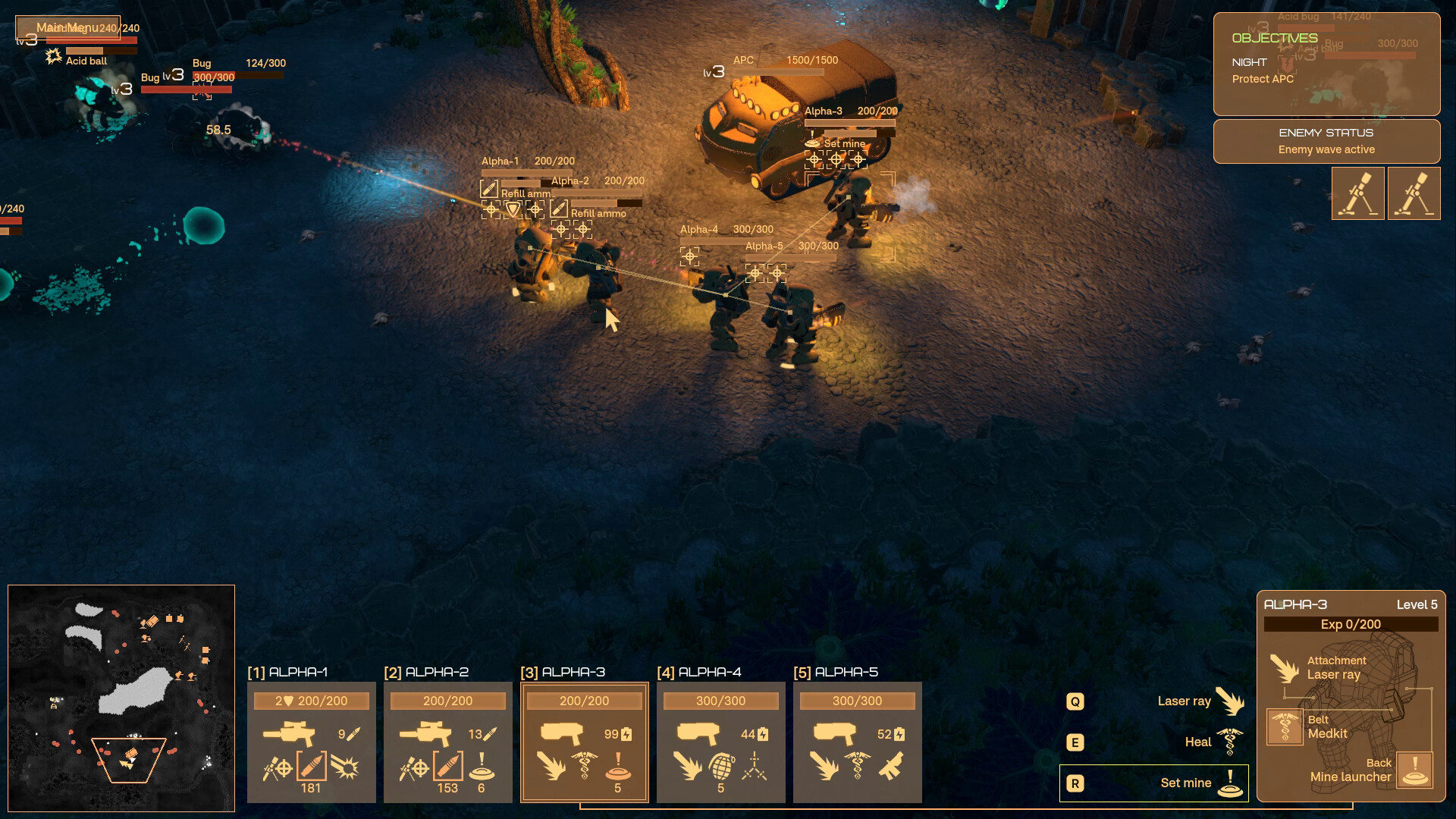Click the rifle weapon icon on Alpha-1's card
Image resolution: width=1456 pixels, height=819 pixels.
click(x=290, y=733)
